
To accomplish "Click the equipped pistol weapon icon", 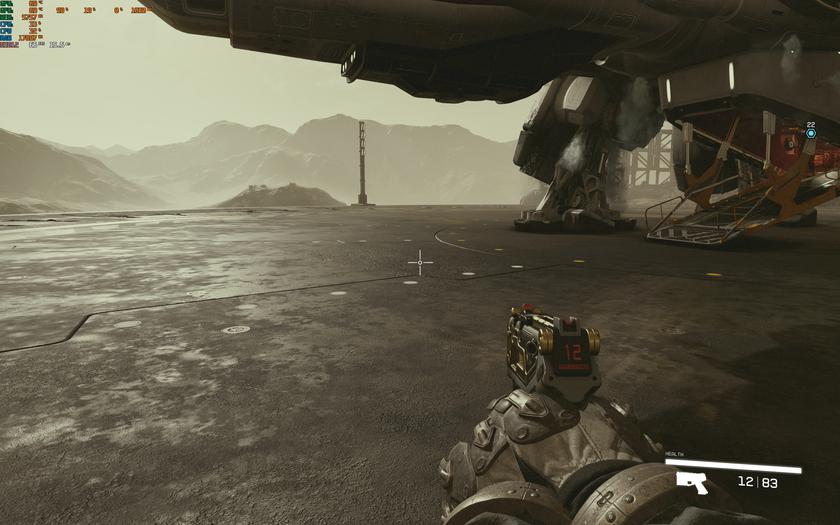I will click(692, 482).
